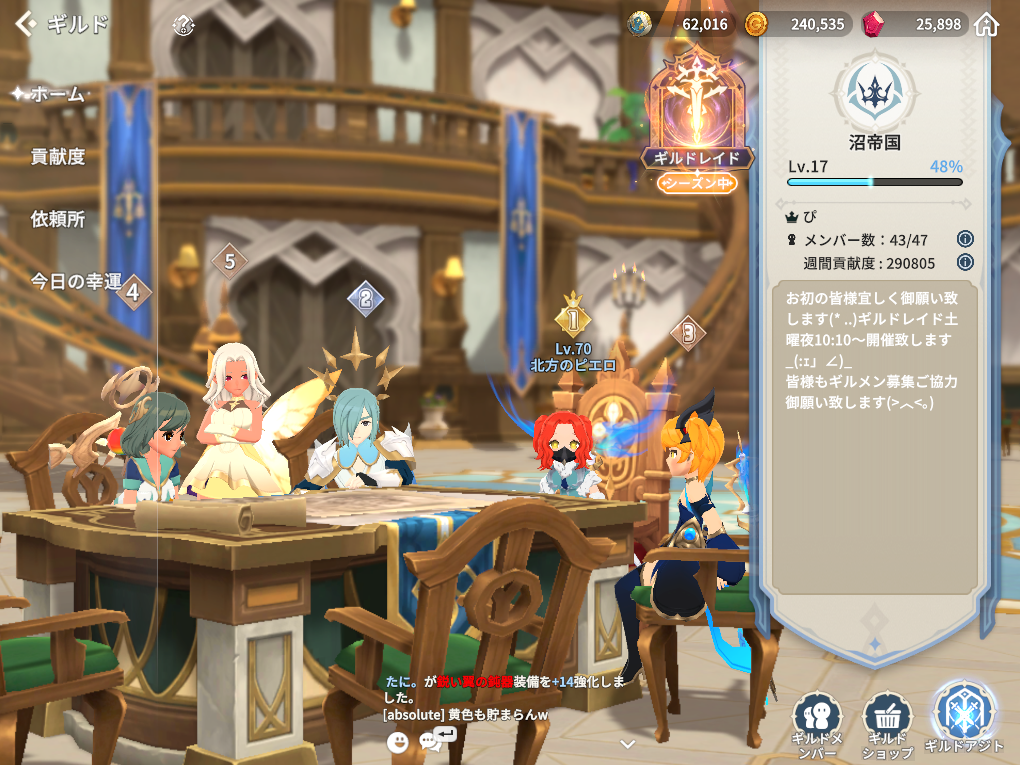Click the 沼帝国 guild crown emblem
The width and height of the screenshot is (1020, 765).
(x=874, y=90)
